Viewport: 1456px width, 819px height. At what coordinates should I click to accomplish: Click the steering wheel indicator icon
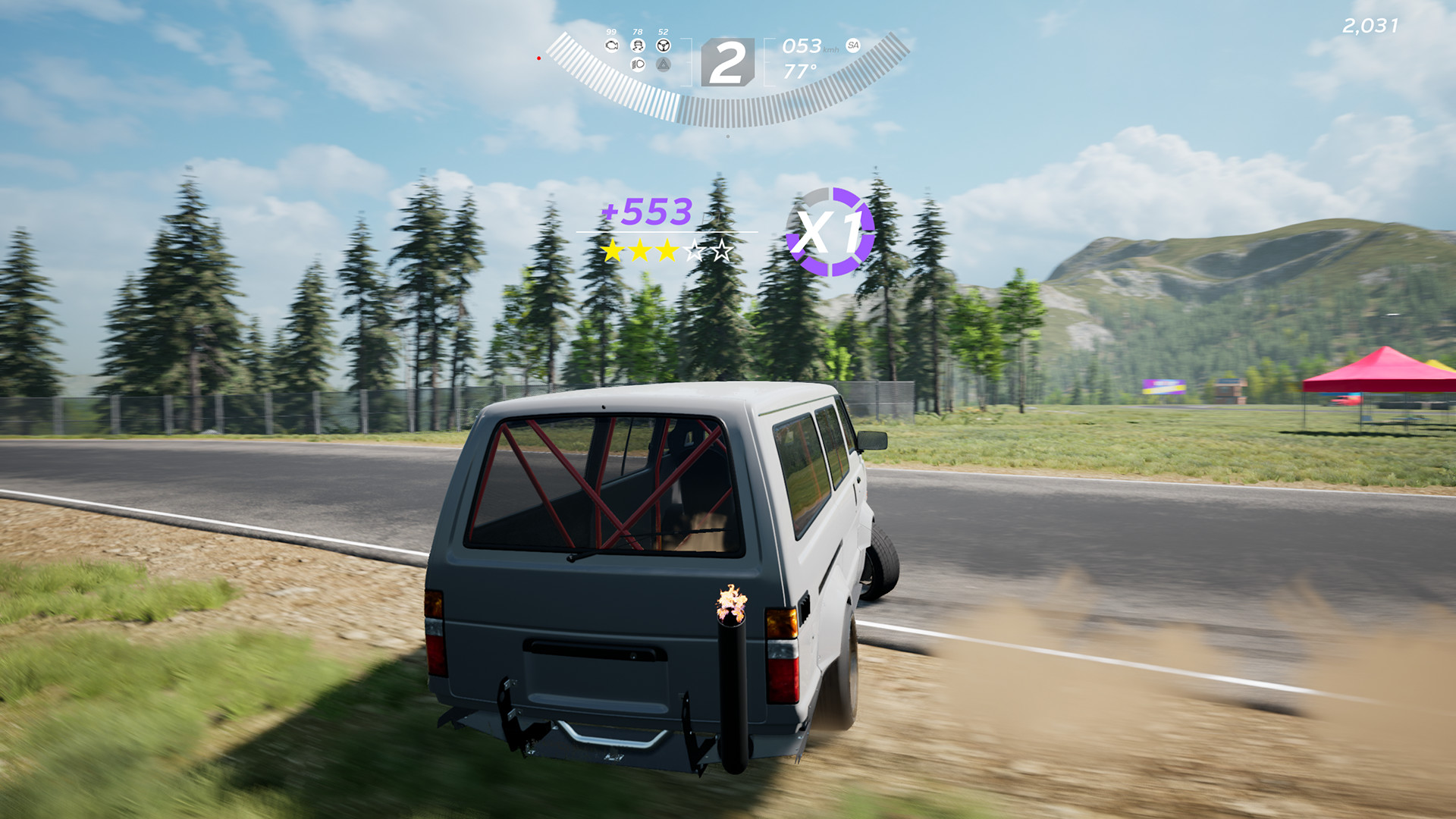(x=664, y=45)
